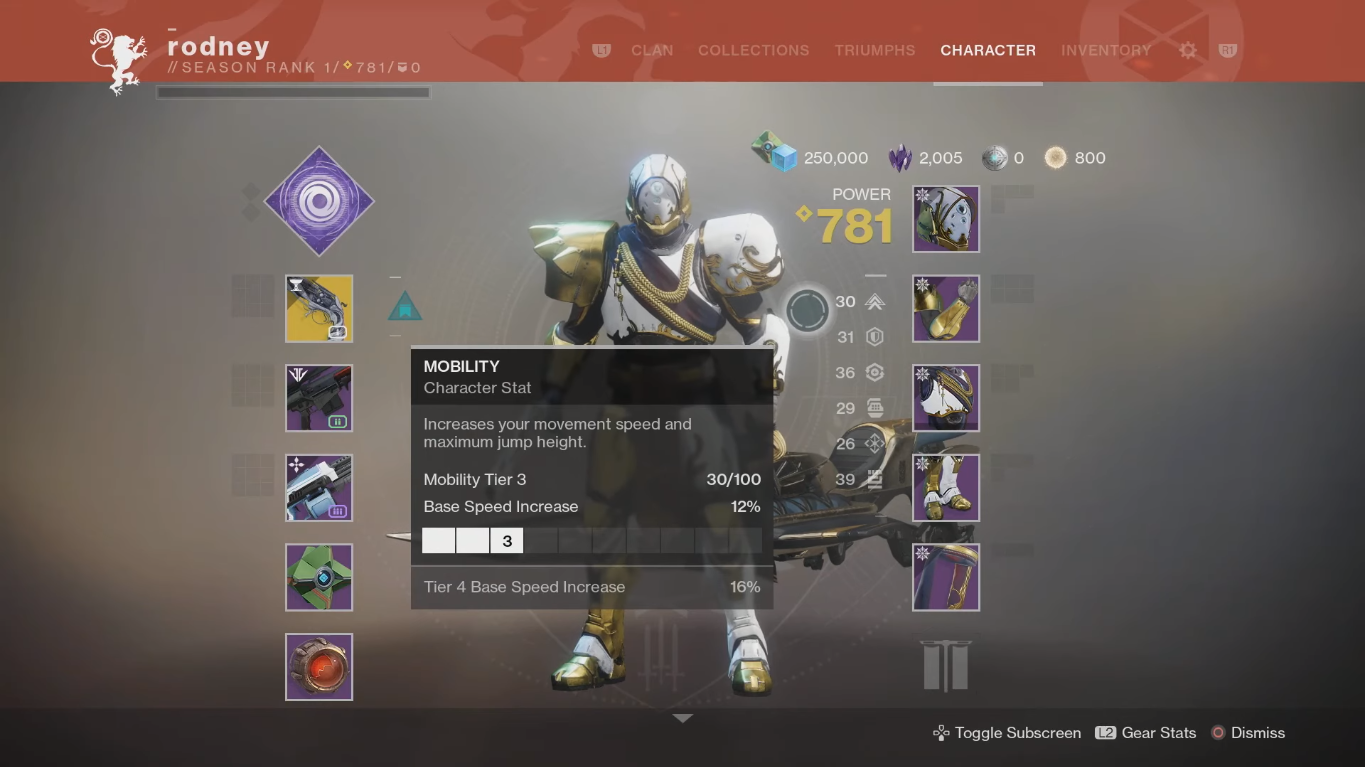Open the Inventory tab
This screenshot has width=1365, height=767.
[1106, 50]
